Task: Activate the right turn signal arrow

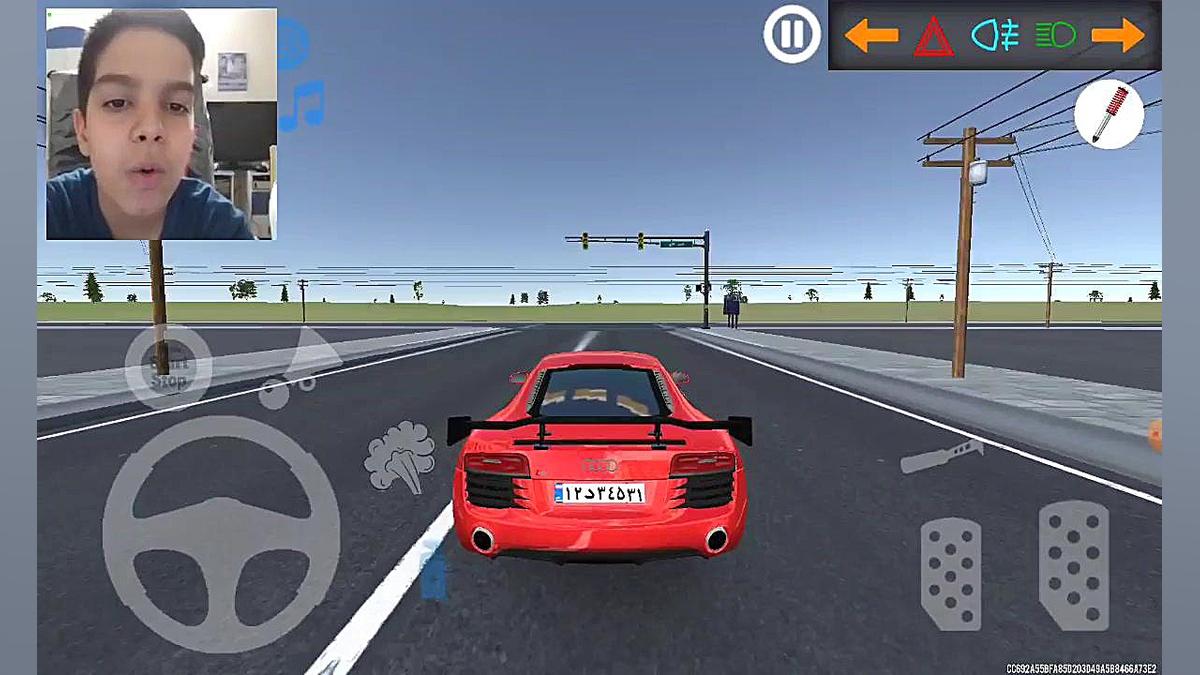Action: [1118, 36]
